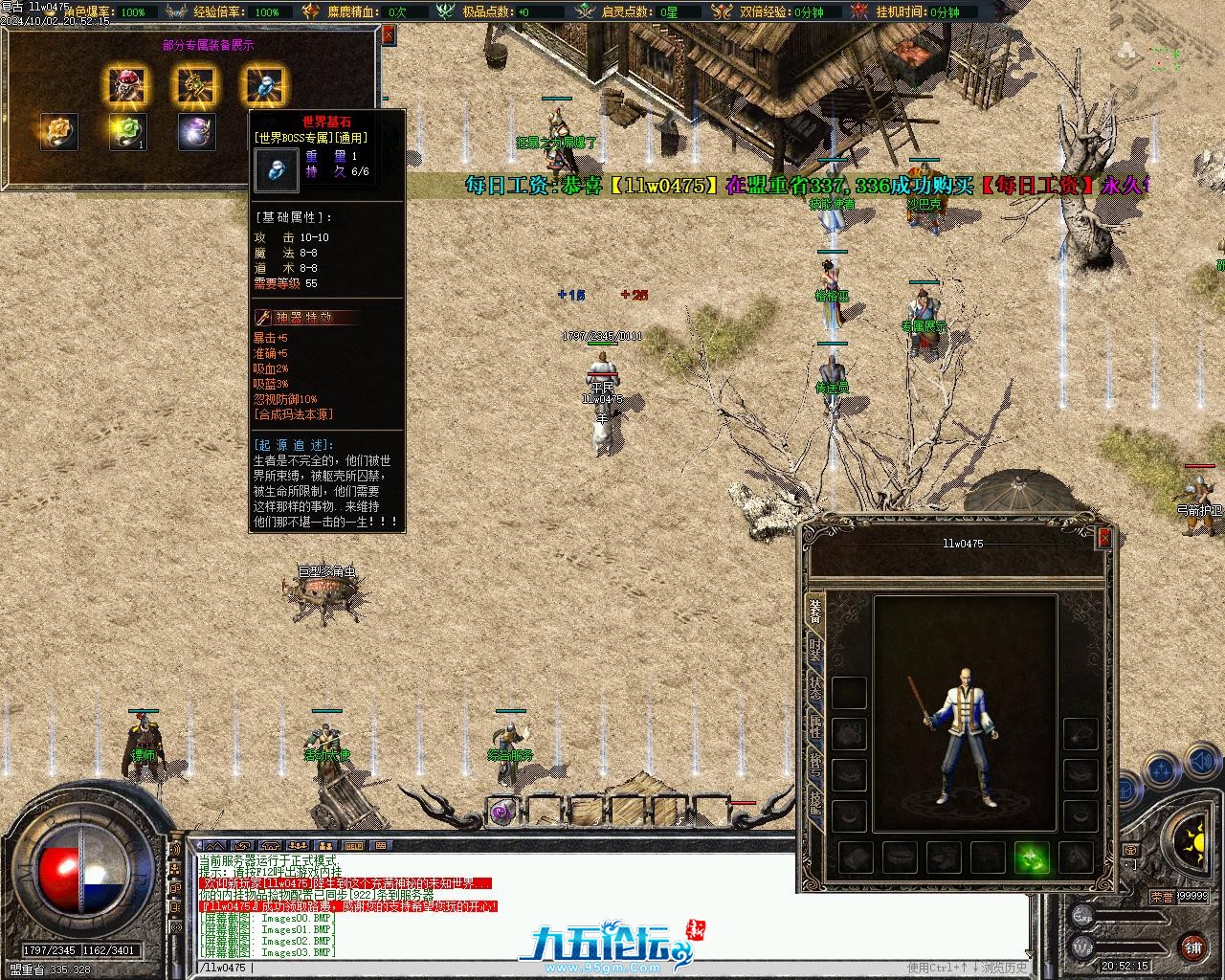Select the glowing green equipment slot
This screenshot has height=980, width=1225.
(1032, 857)
